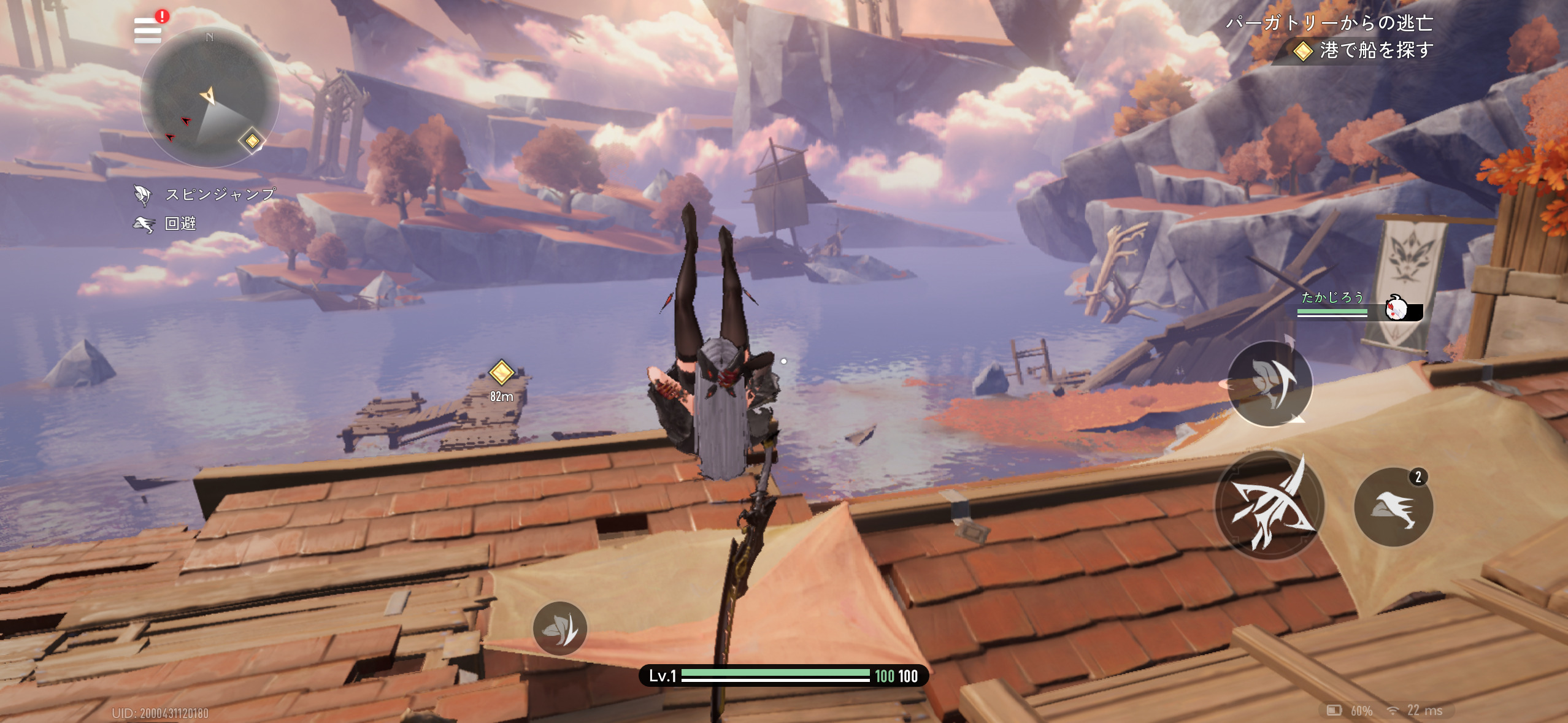
Task: Select the 82m quest waypoint marker
Action: (x=501, y=372)
